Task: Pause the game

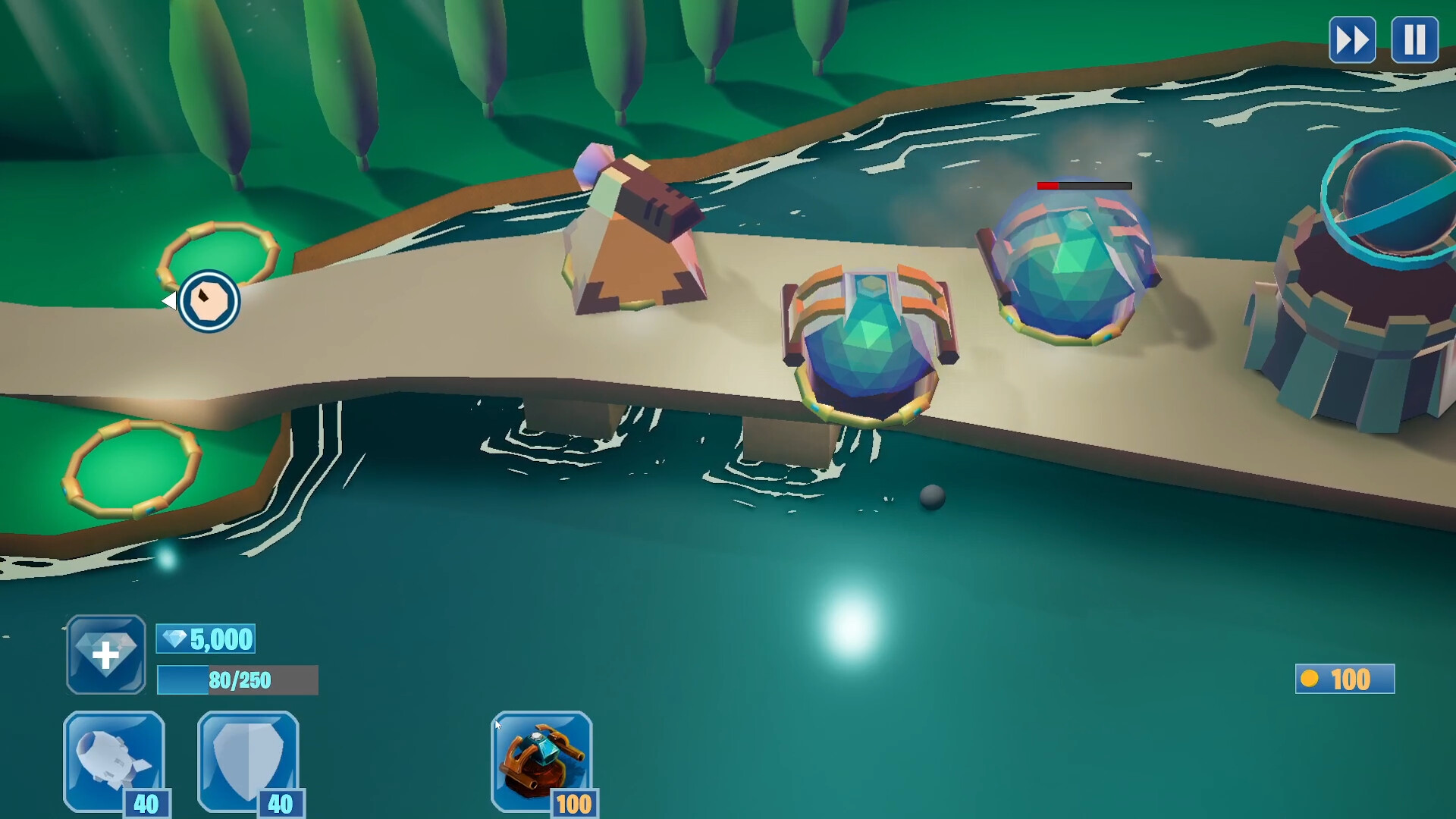Action: pos(1414,39)
